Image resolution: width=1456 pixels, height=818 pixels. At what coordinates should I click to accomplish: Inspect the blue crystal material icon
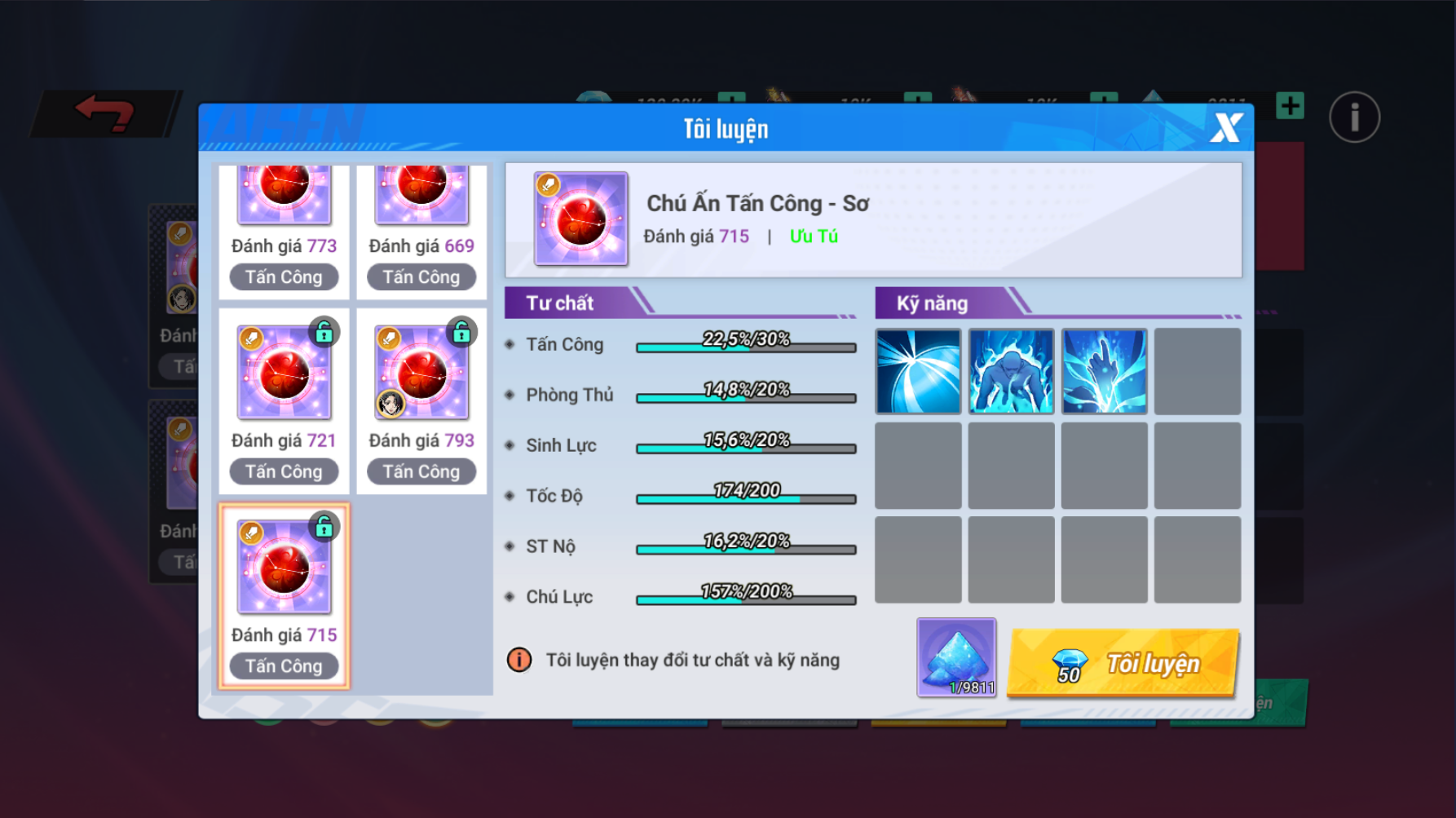(956, 657)
